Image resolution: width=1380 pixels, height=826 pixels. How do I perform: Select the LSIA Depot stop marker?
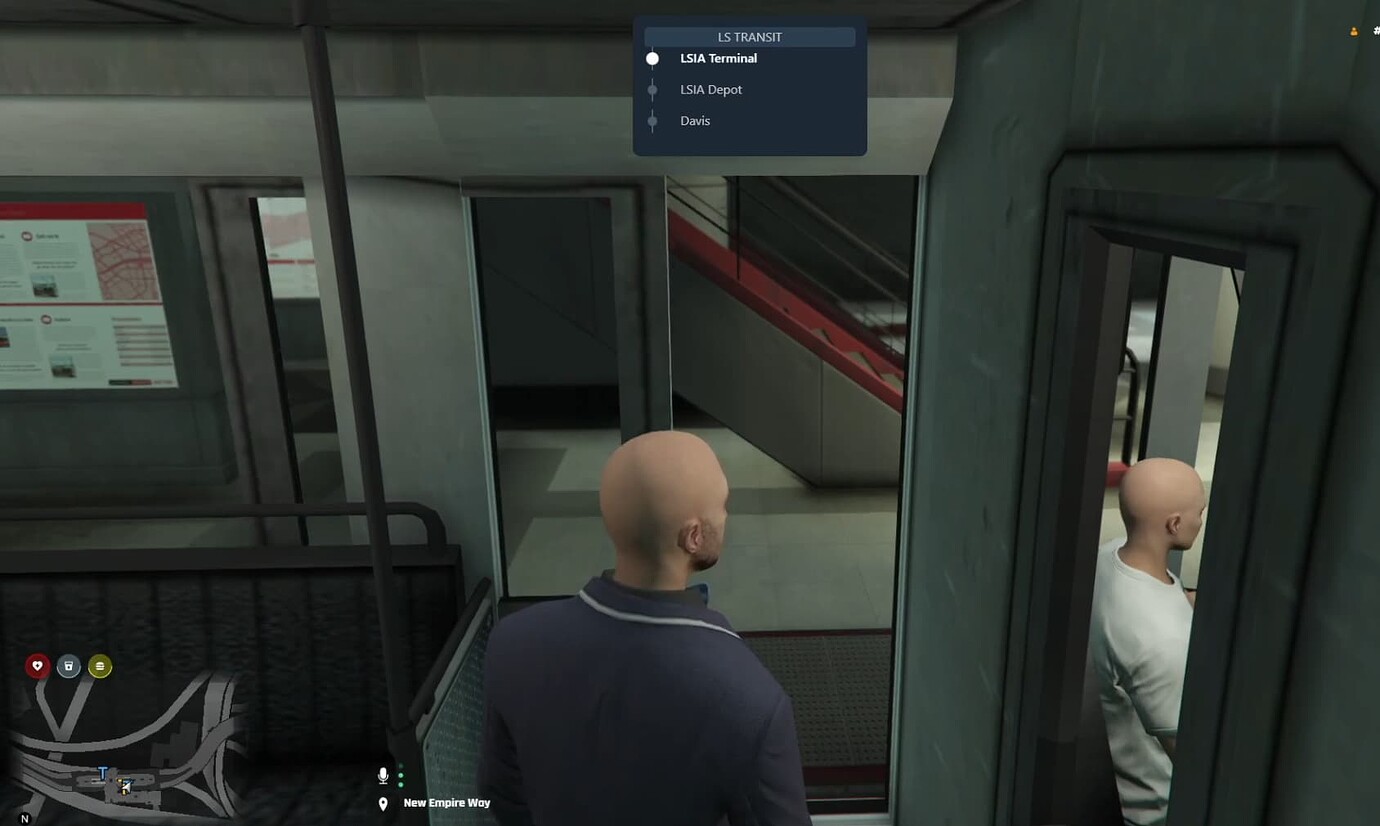(x=653, y=89)
